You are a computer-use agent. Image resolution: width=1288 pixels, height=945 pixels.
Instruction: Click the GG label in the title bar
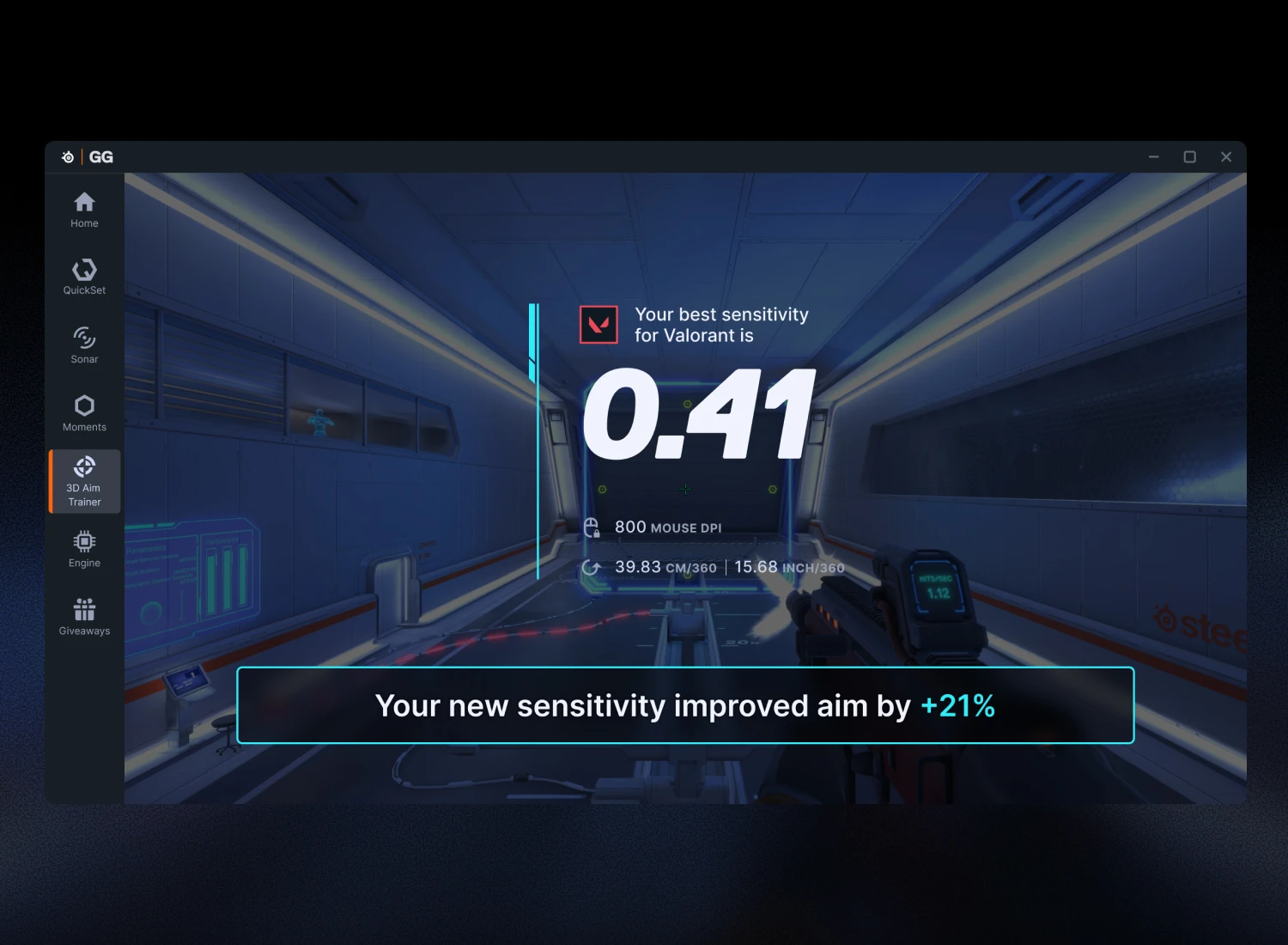click(100, 156)
